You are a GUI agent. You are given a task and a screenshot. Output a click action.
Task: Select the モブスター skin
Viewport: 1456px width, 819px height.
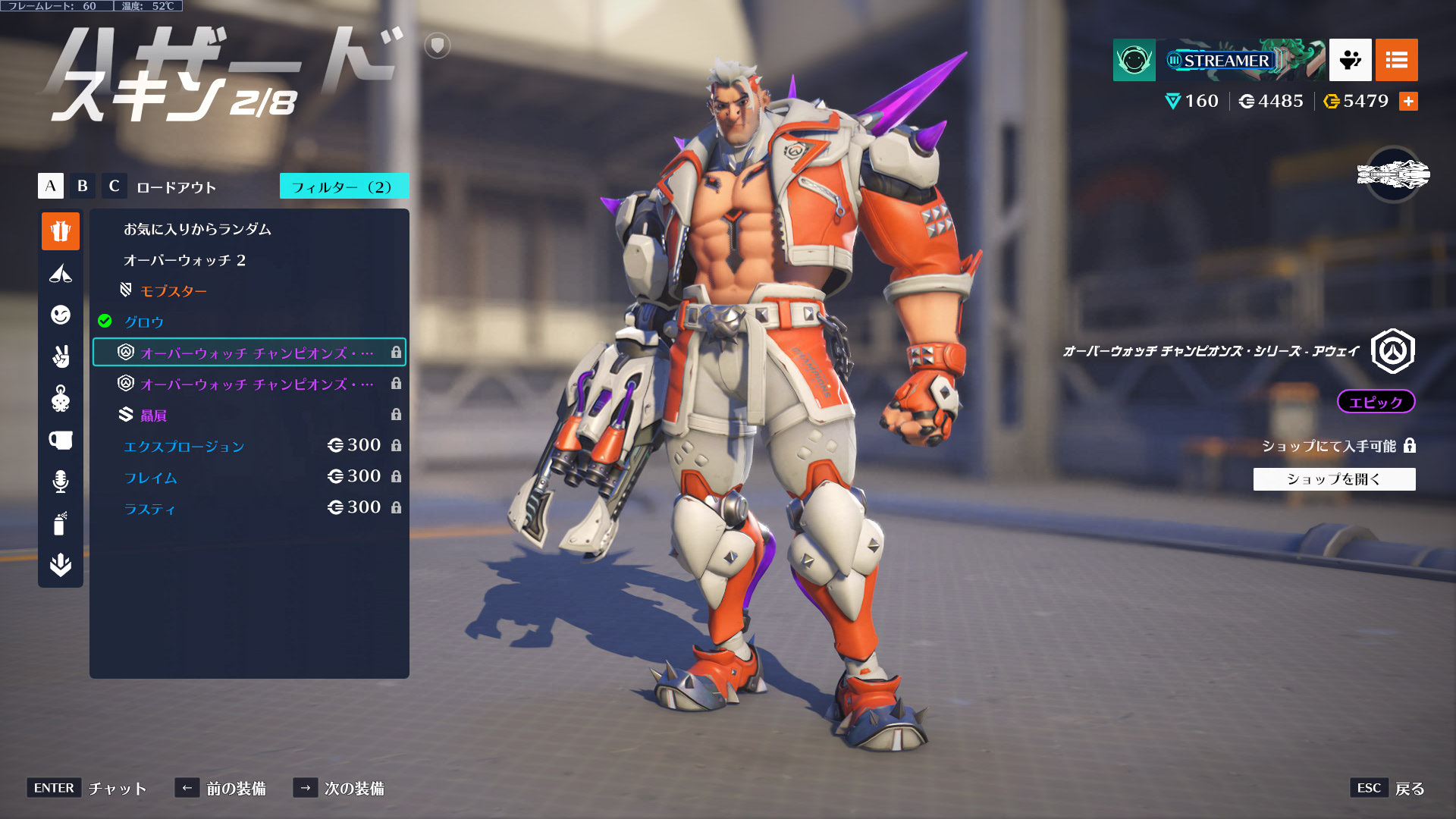click(173, 291)
